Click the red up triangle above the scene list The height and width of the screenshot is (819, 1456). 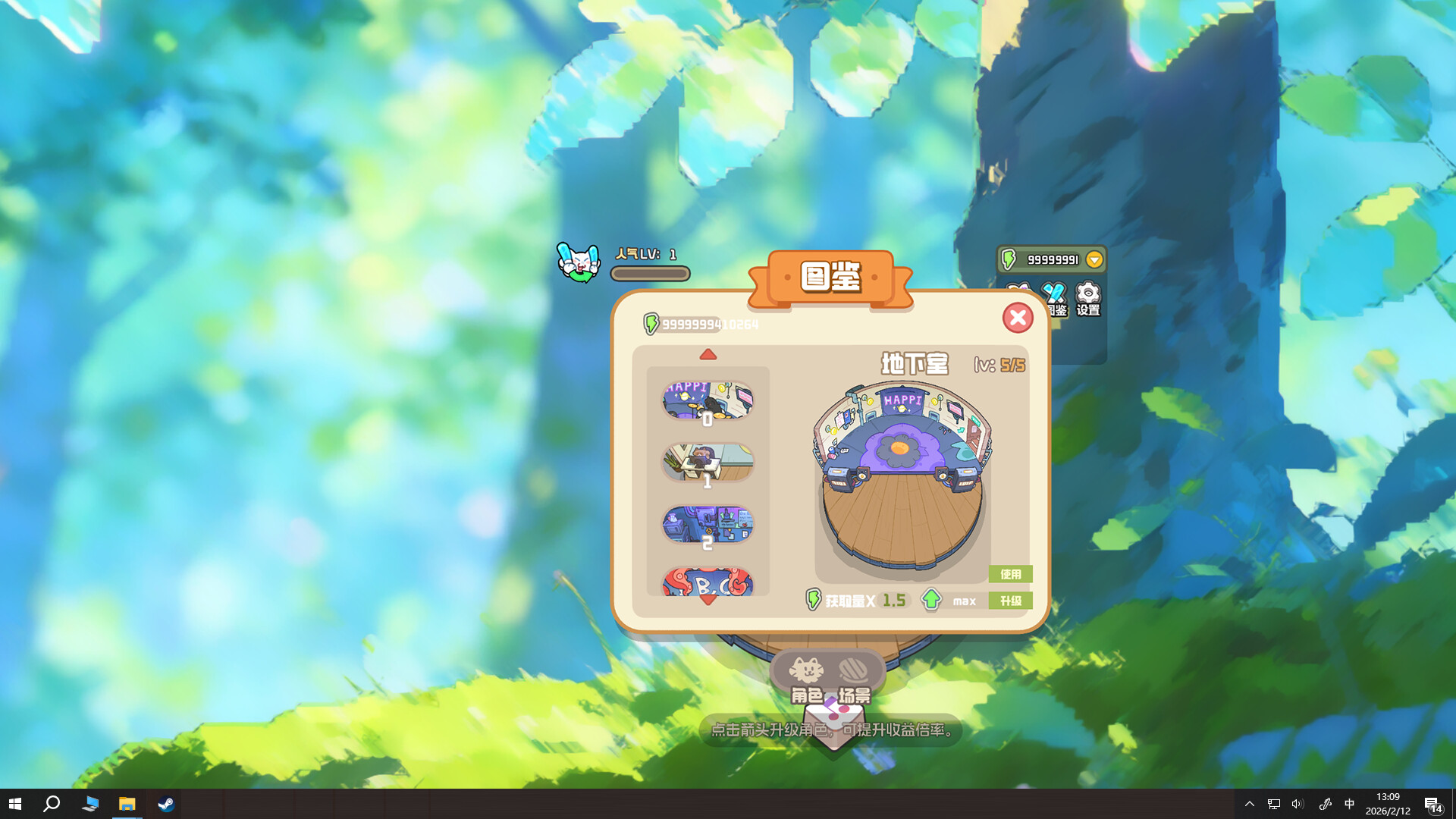pyautogui.click(x=708, y=353)
